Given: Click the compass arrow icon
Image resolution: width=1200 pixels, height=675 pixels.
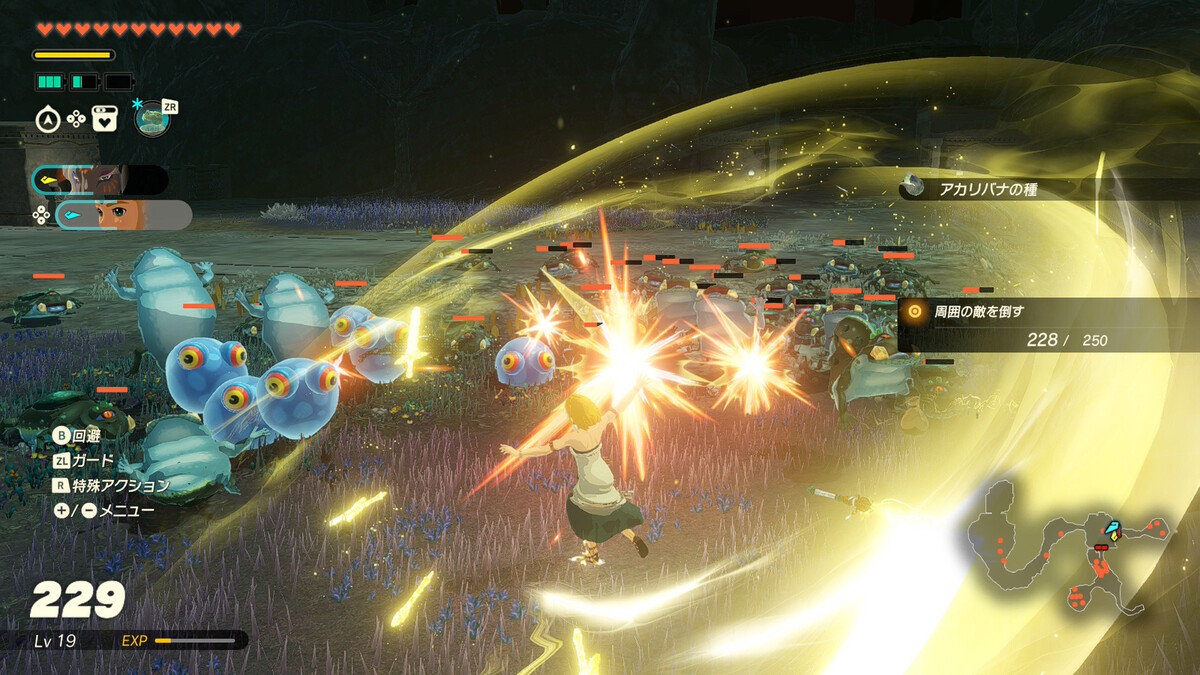Looking at the screenshot, I should tap(47, 119).
